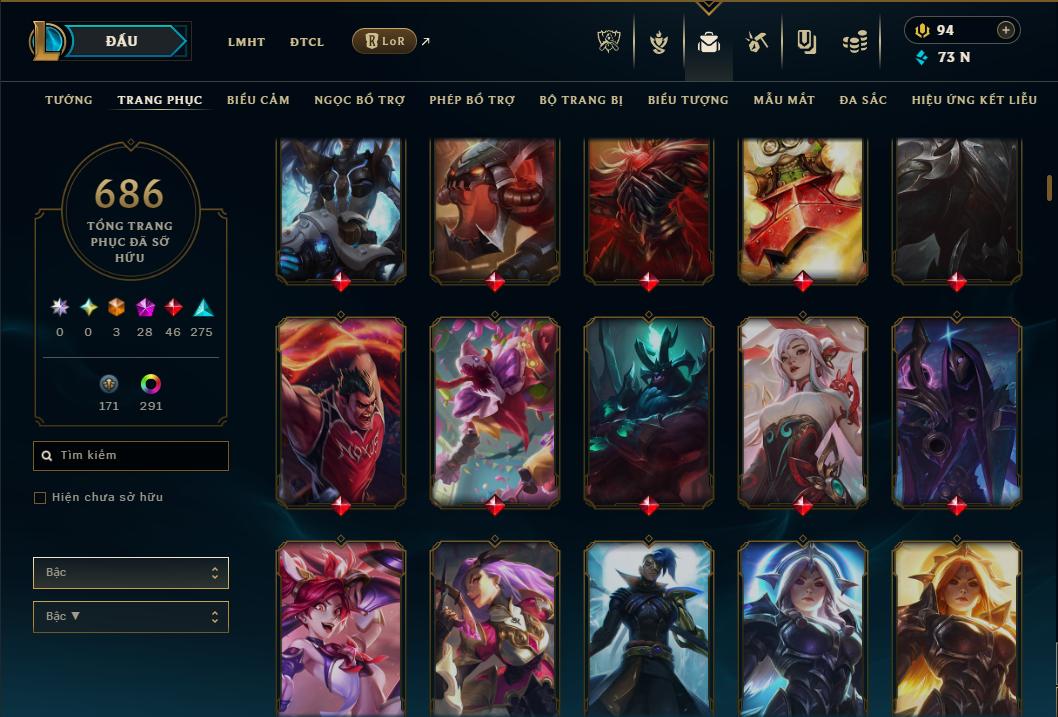Launch the LoR external link
Viewport: 1058px width, 717px height.
(385, 41)
